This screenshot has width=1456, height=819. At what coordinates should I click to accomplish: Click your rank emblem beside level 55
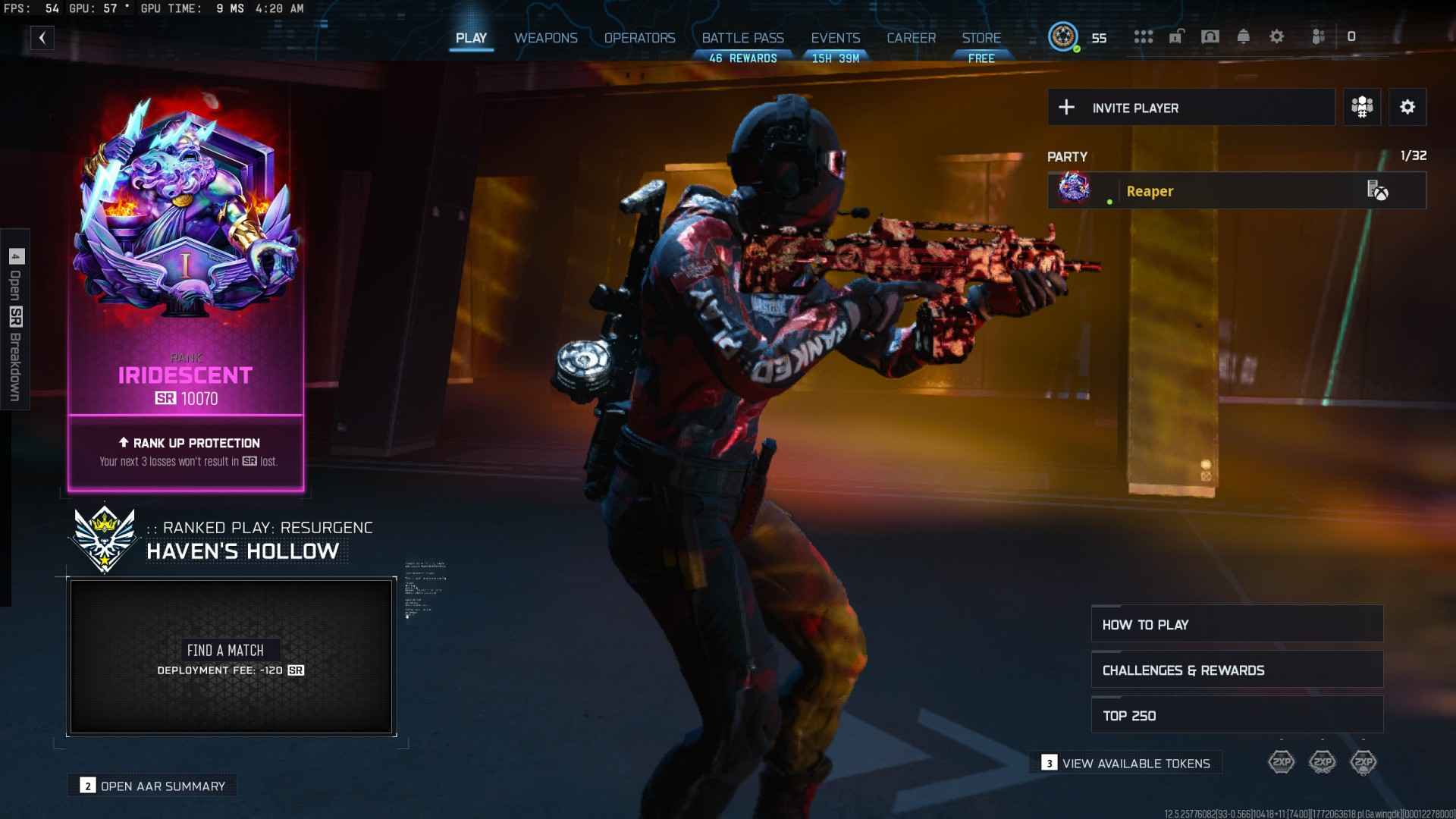1065,36
